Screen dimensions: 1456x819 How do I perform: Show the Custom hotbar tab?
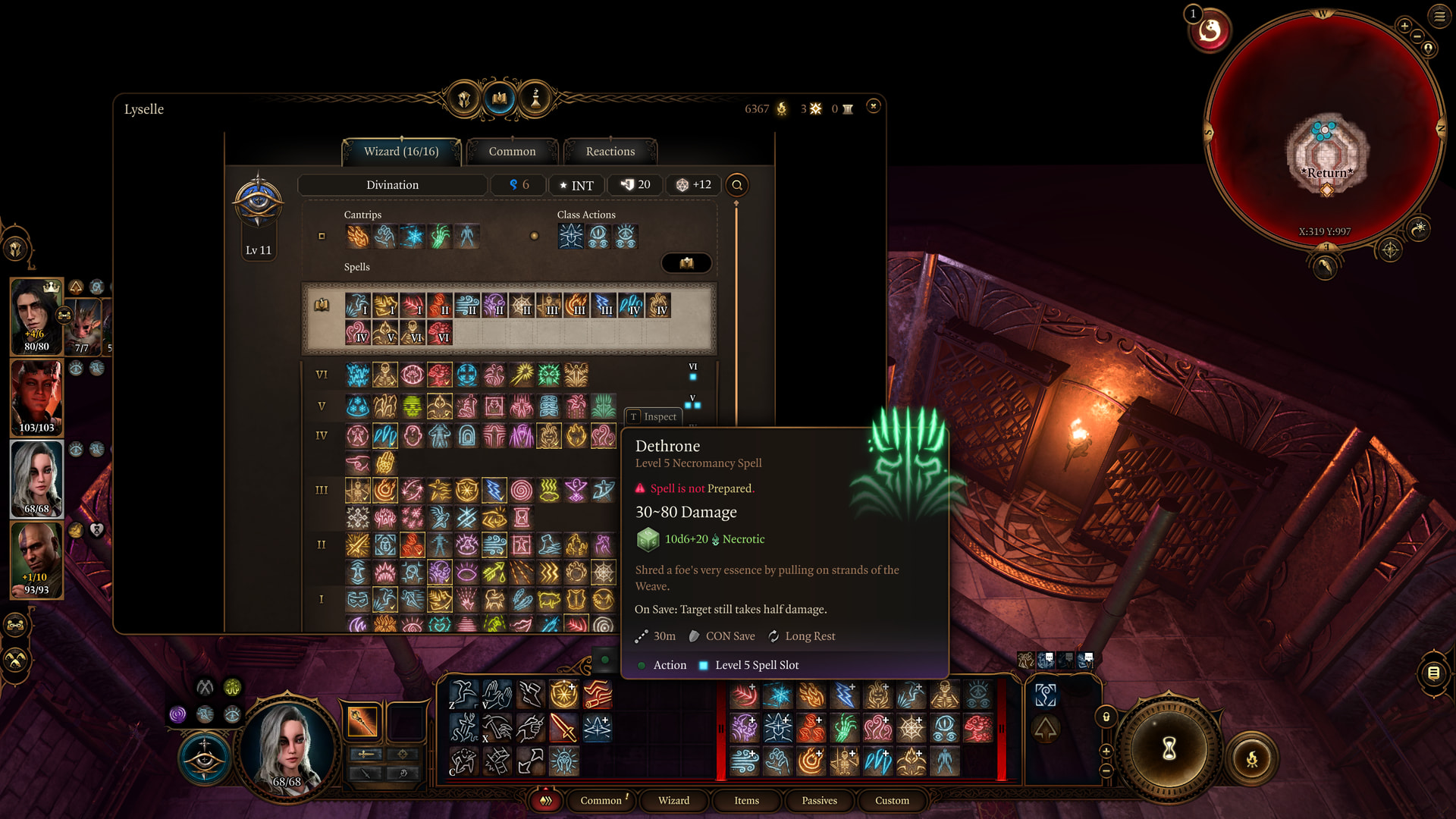tap(892, 801)
